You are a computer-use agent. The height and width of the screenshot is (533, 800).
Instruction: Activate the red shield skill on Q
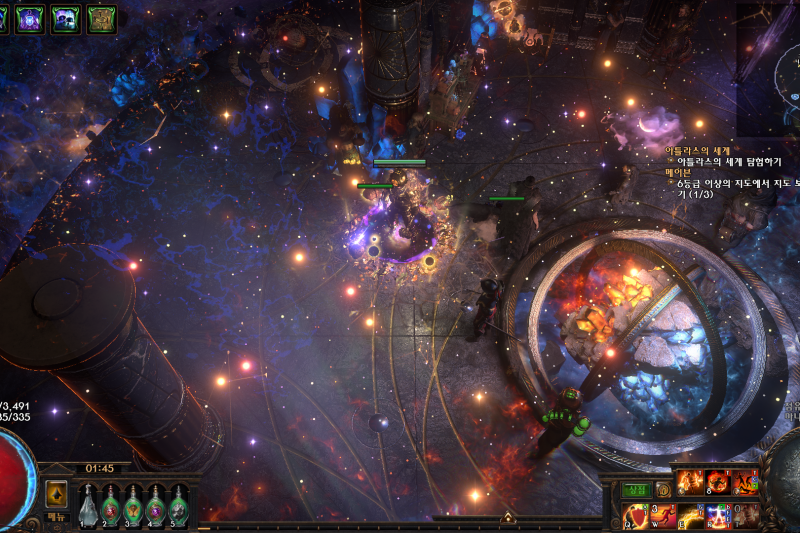click(636, 516)
